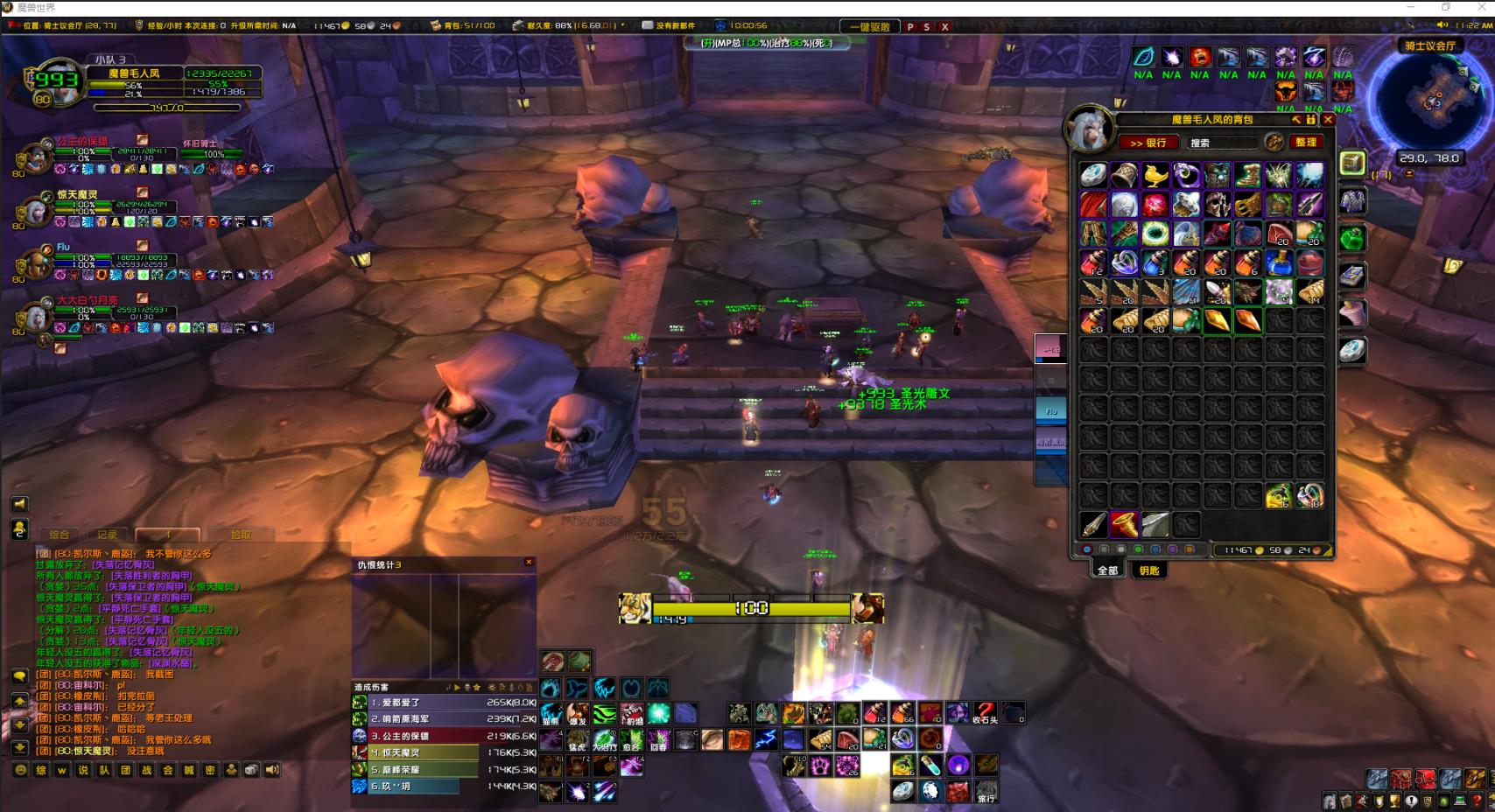
Task: Open the 综合 general chat tab
Action: point(59,535)
